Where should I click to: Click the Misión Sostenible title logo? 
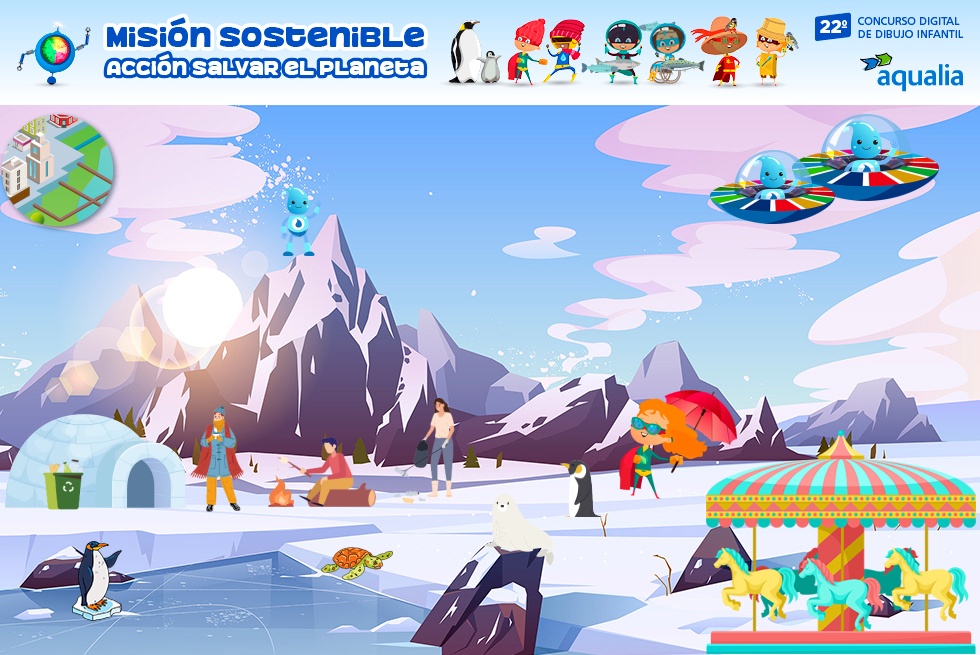coord(265,52)
